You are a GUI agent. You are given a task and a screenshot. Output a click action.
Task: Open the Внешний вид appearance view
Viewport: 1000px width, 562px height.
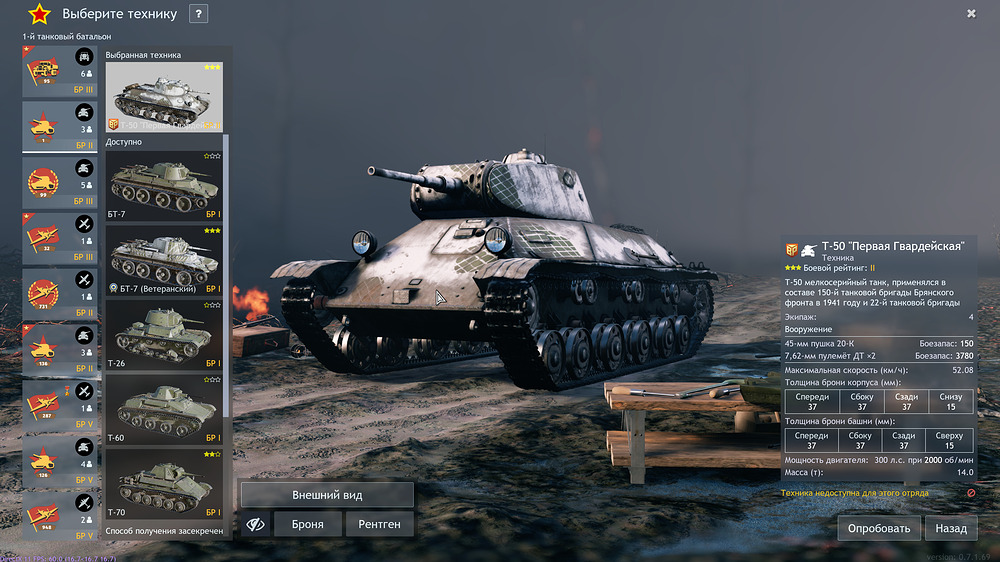pos(327,495)
